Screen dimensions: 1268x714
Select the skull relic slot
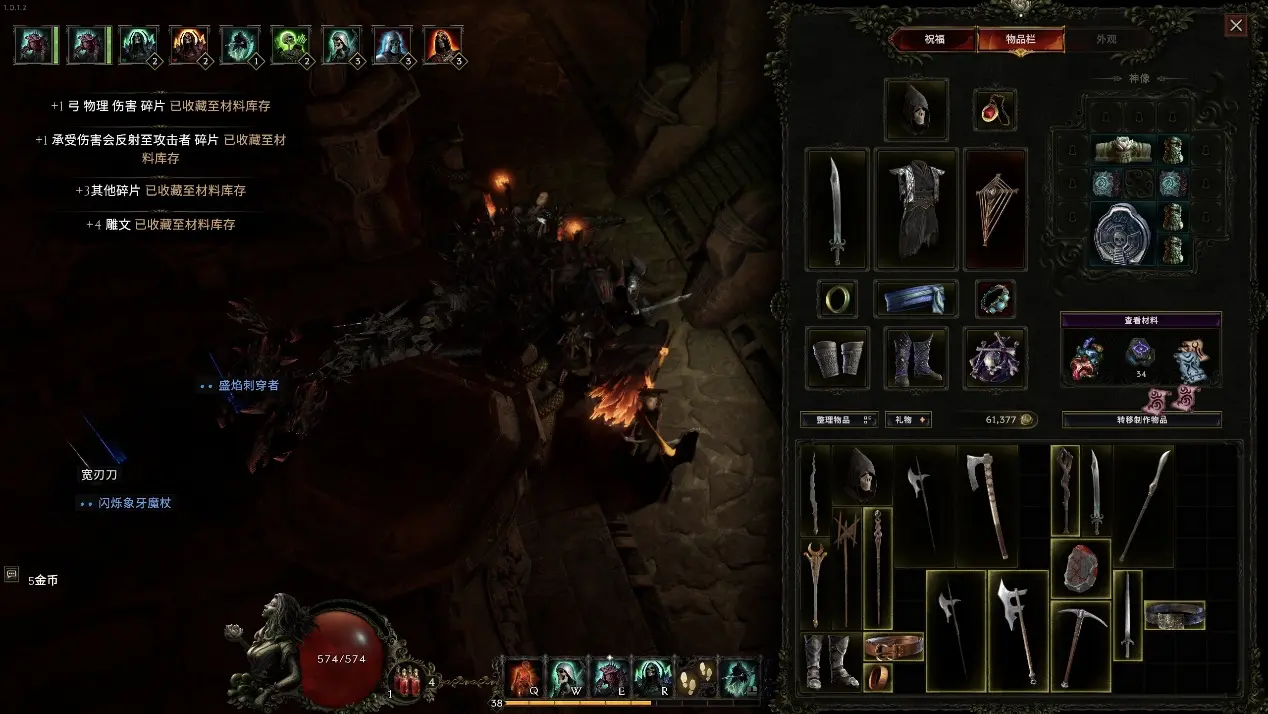[x=995, y=358]
